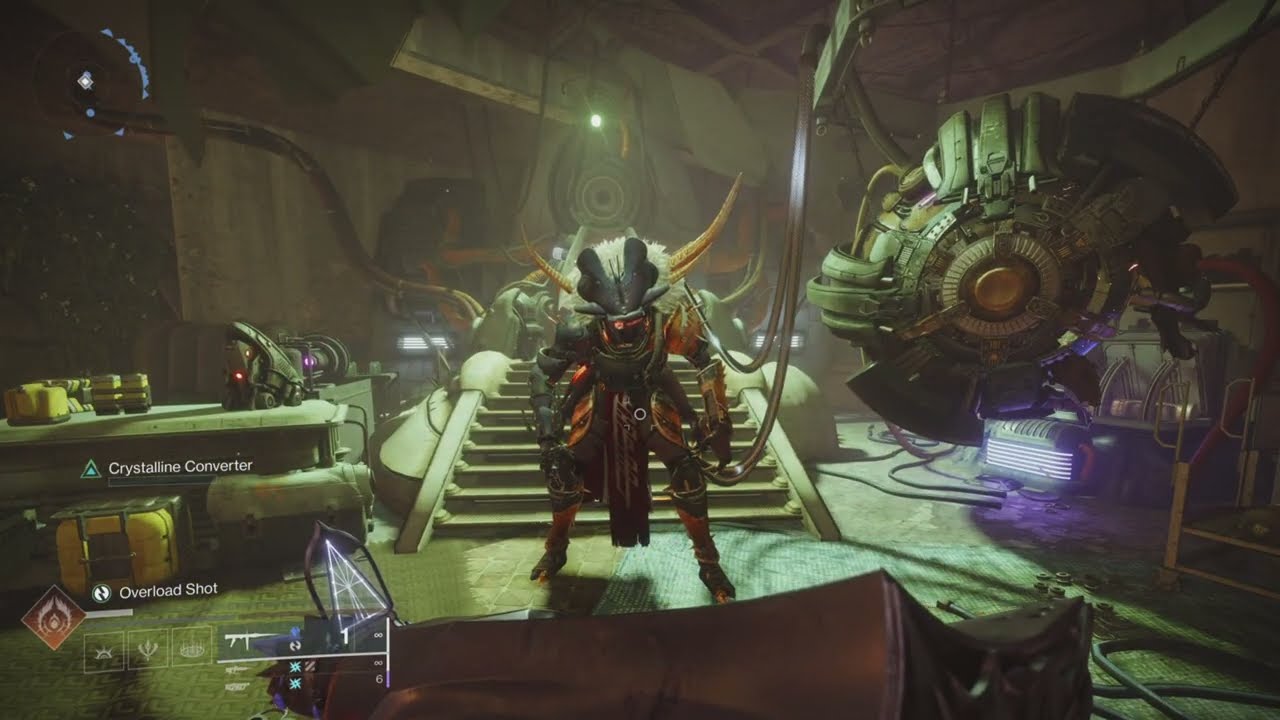Click the Overload Shot buff icon
1280x720 pixels.
pos(101,592)
